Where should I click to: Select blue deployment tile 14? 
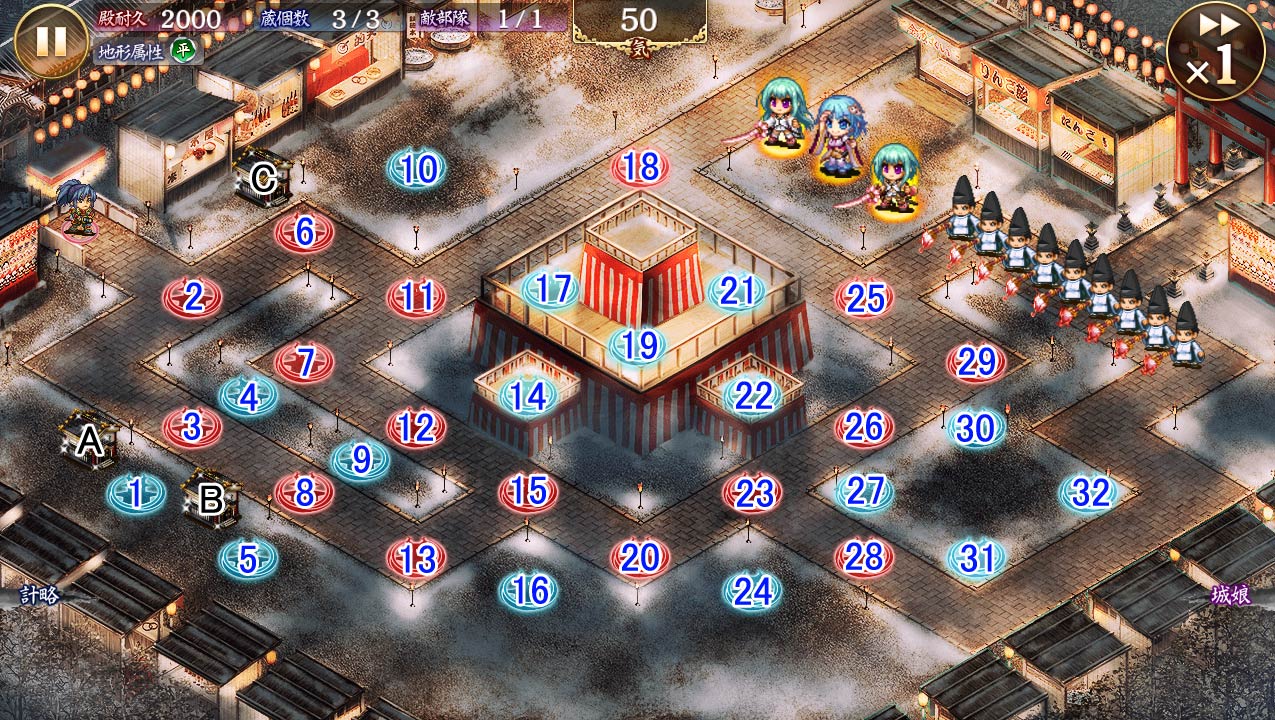coord(528,397)
